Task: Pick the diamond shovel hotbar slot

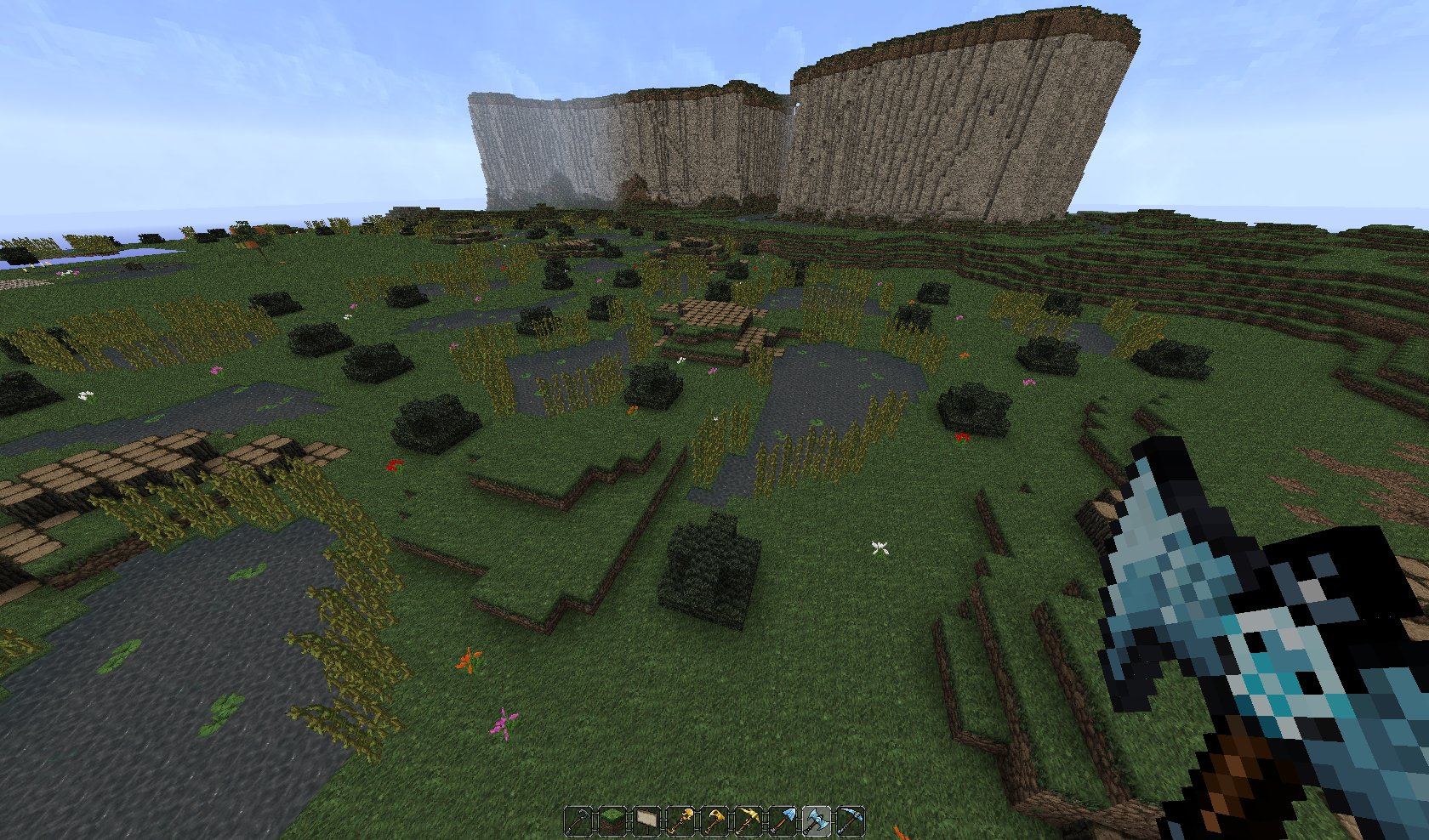Action: point(783,821)
